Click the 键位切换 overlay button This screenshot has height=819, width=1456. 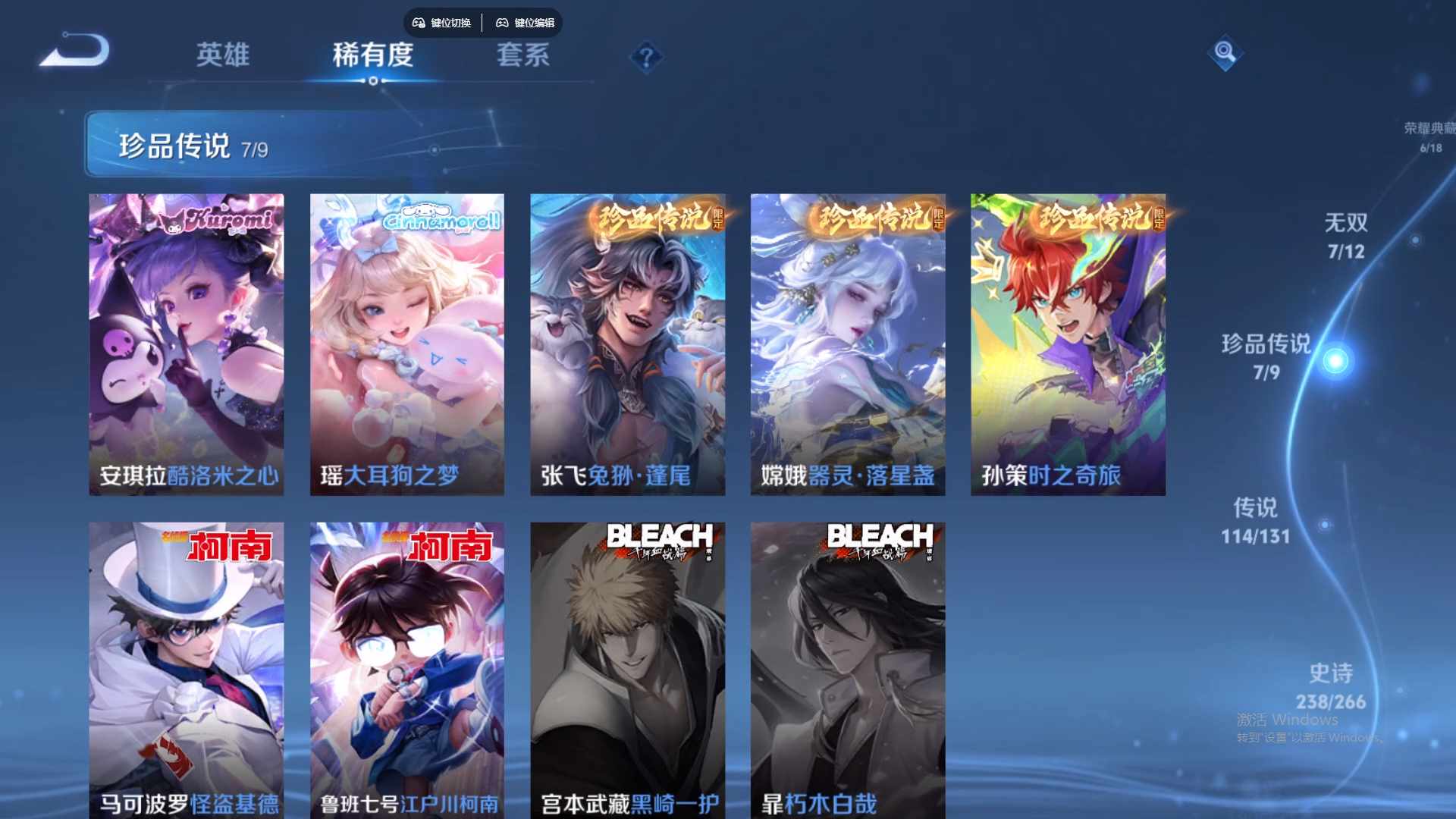[442, 23]
